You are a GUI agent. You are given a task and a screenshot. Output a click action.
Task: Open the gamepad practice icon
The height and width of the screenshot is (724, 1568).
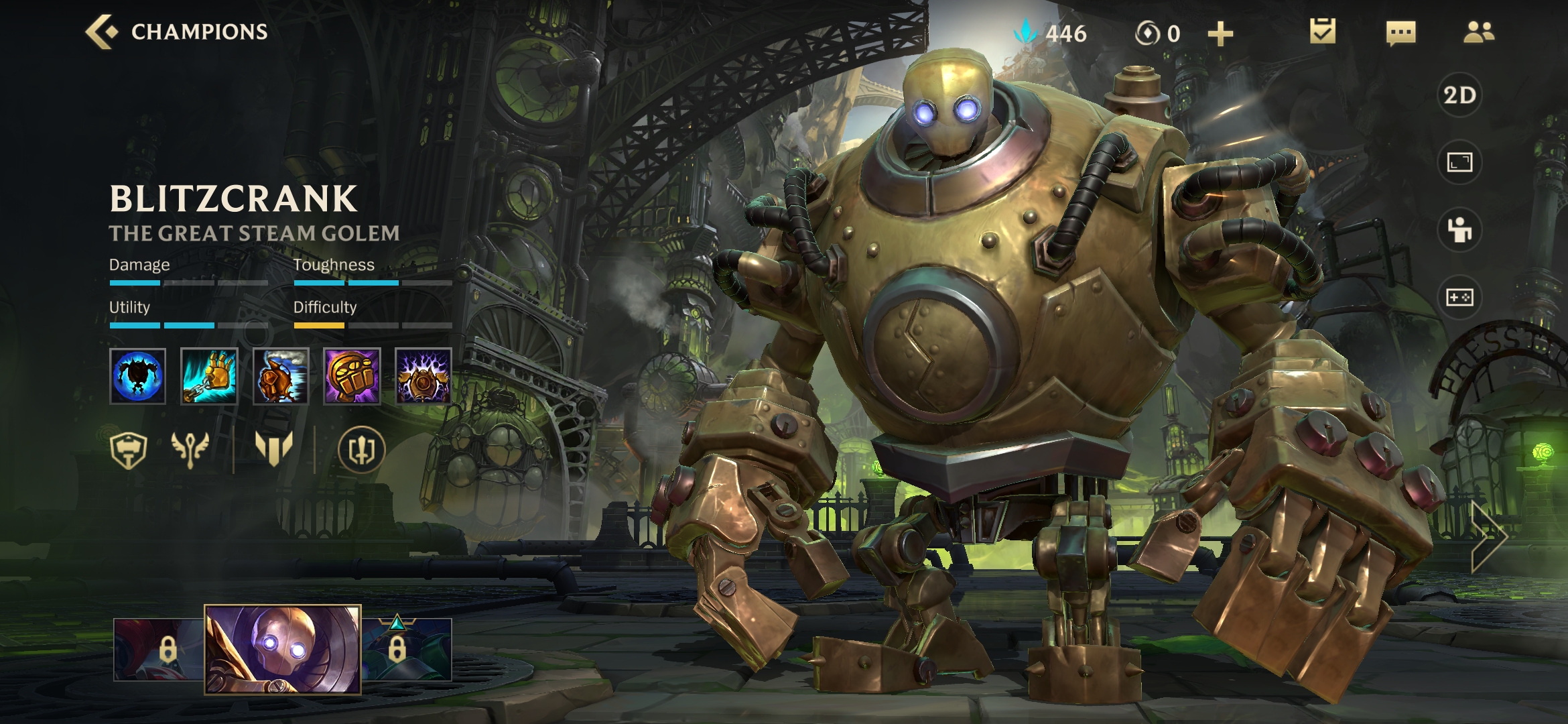(1459, 297)
